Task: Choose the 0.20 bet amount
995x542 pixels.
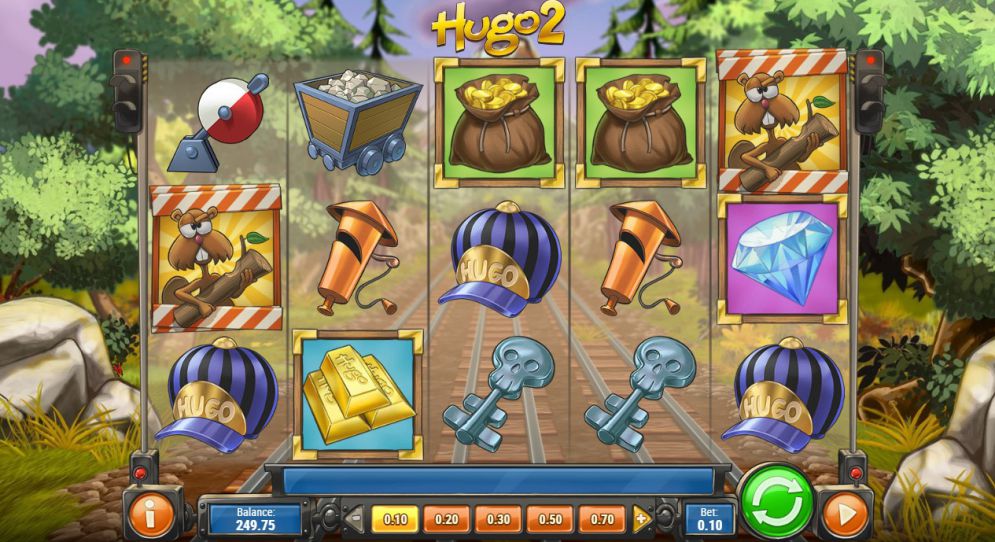Action: coord(447,519)
